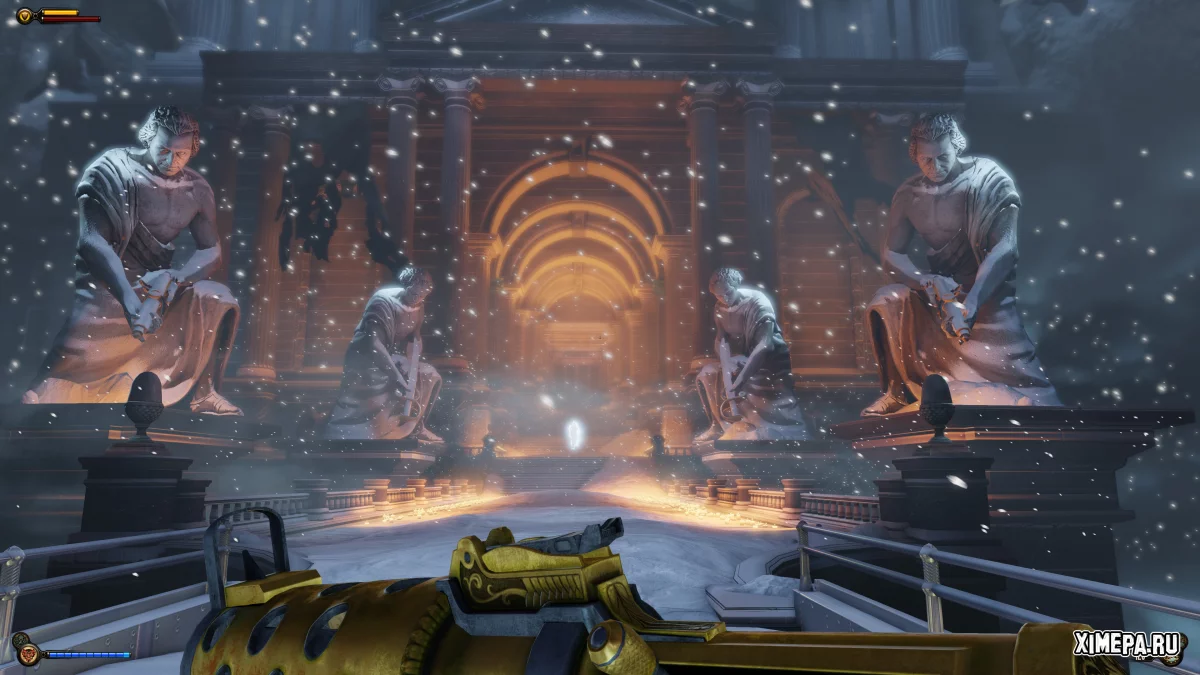1200x675 pixels.
Task: Click the gold shield emblem icon
Action: point(24,15)
